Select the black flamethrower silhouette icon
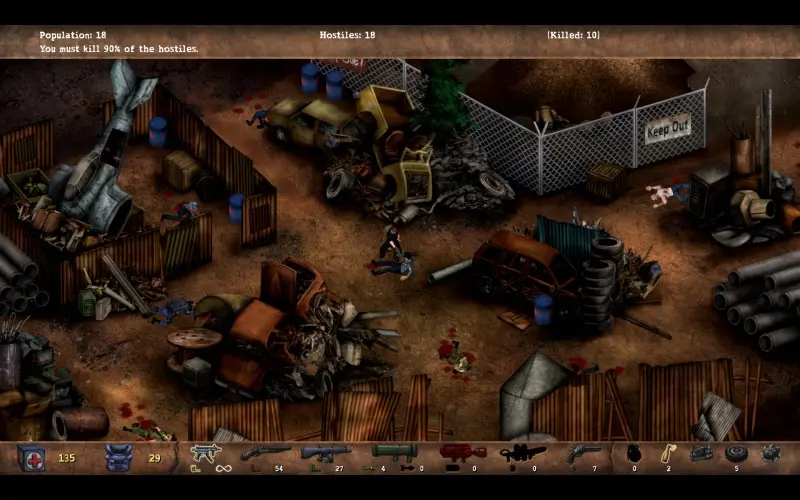 click(523, 453)
